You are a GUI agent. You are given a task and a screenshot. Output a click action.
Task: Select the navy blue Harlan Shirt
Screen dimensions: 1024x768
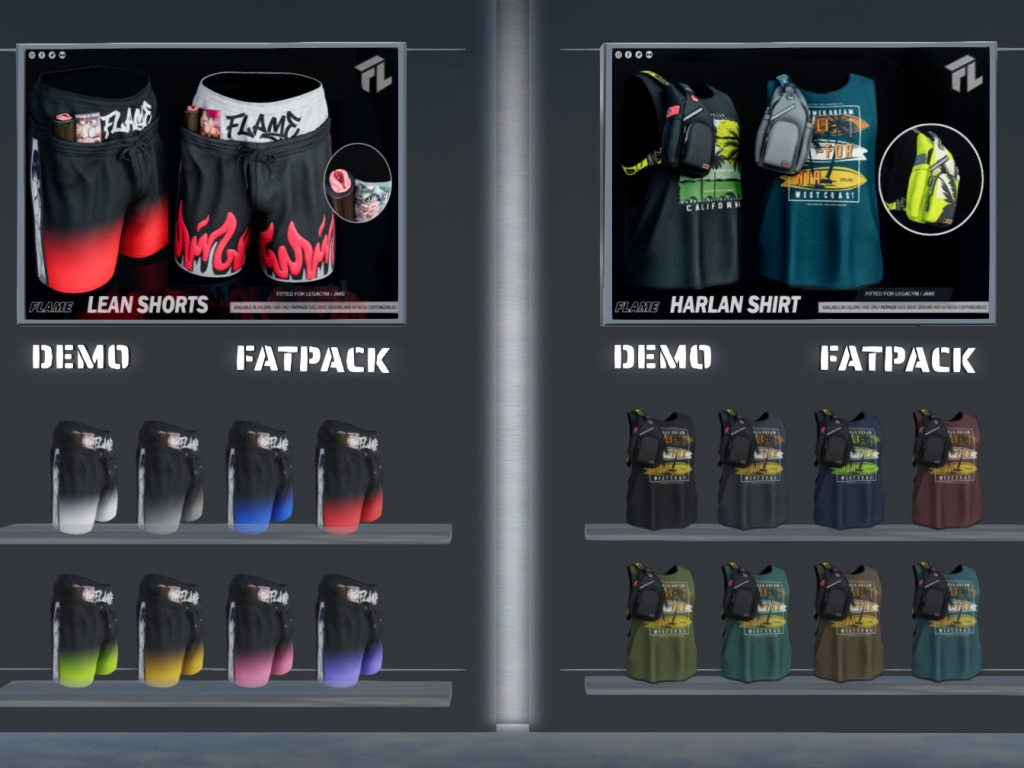(x=848, y=469)
